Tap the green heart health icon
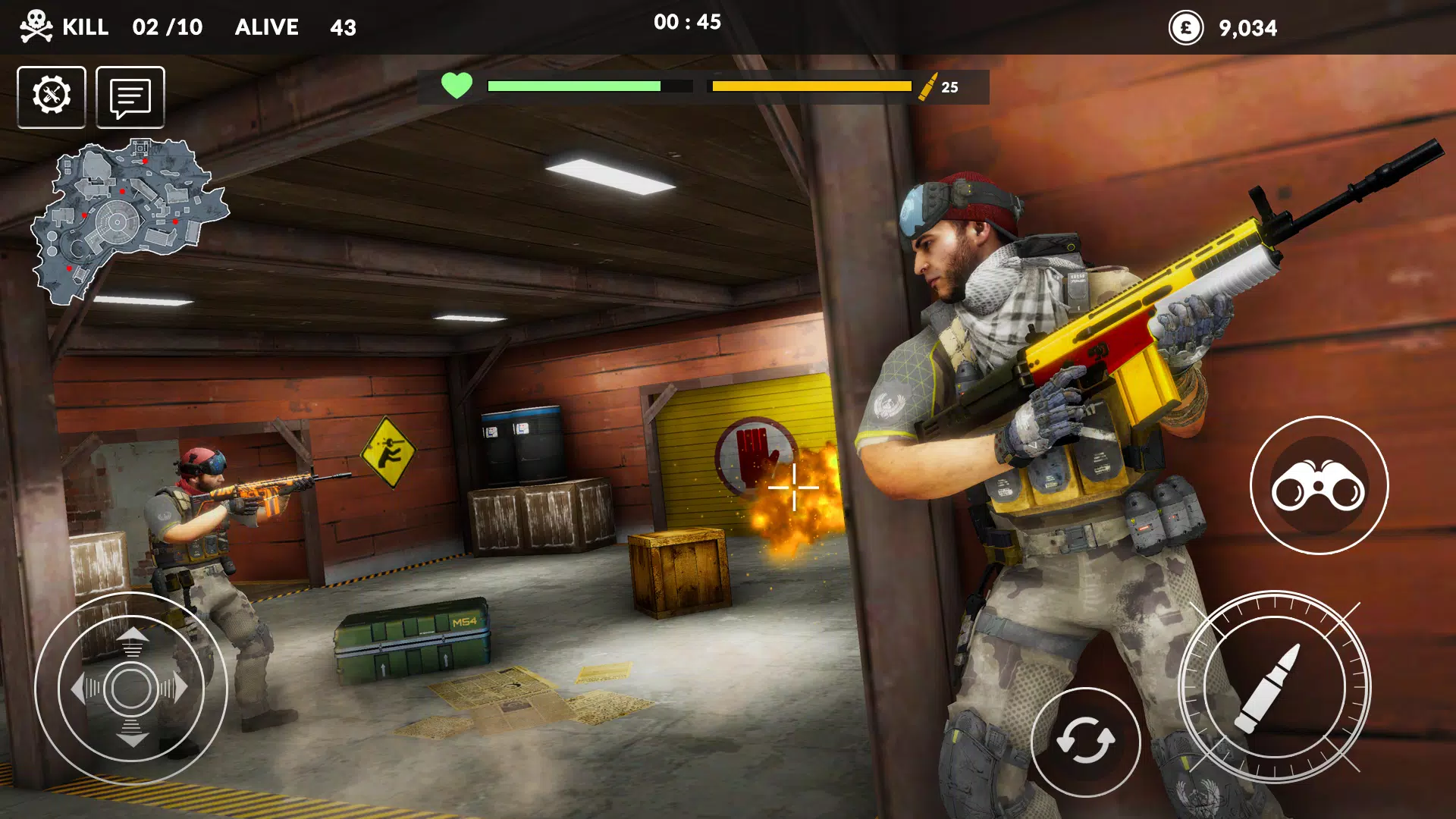This screenshot has width=1456, height=819. [x=457, y=86]
